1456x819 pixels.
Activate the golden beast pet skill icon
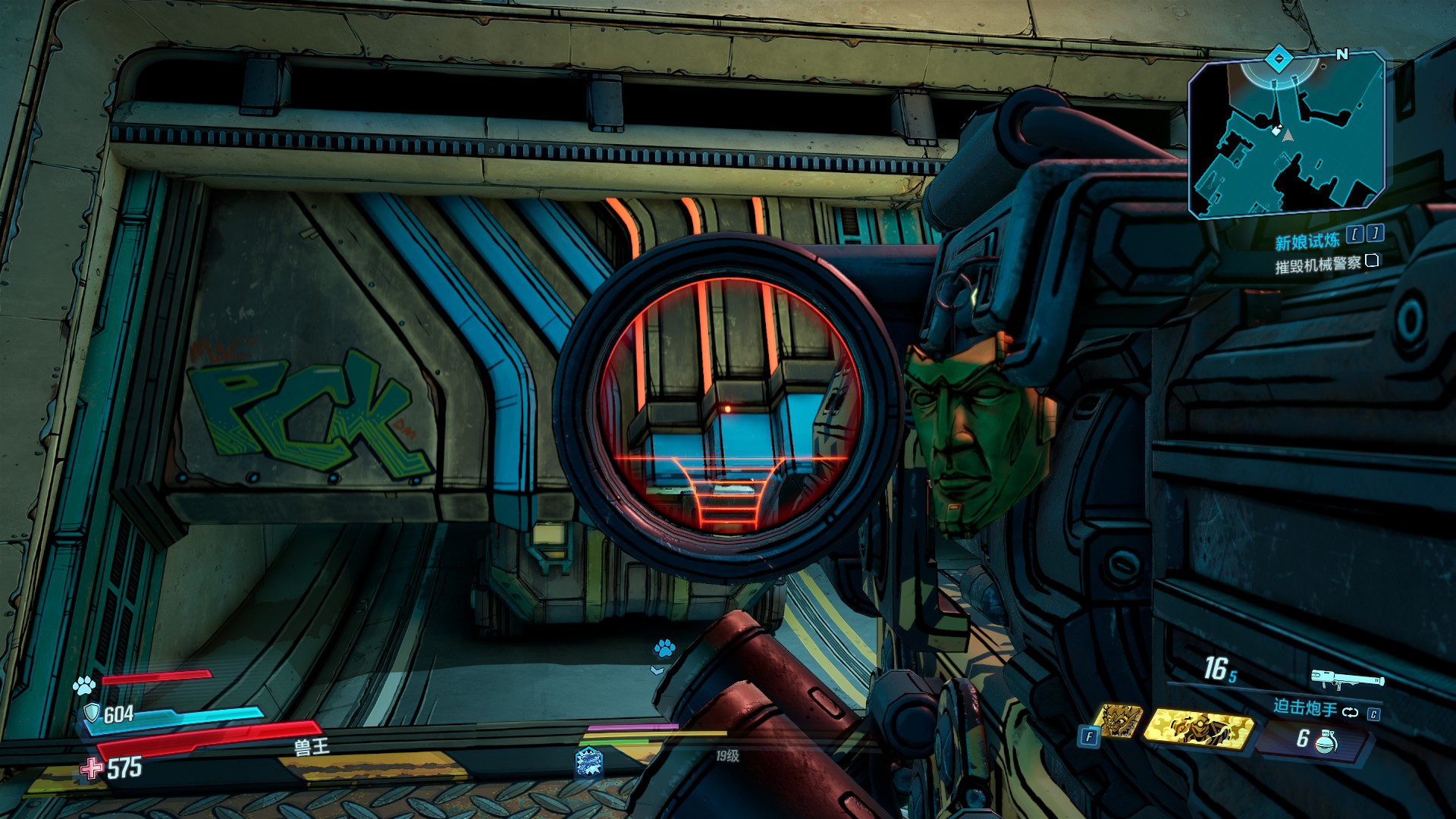pyautogui.click(x=1121, y=720)
